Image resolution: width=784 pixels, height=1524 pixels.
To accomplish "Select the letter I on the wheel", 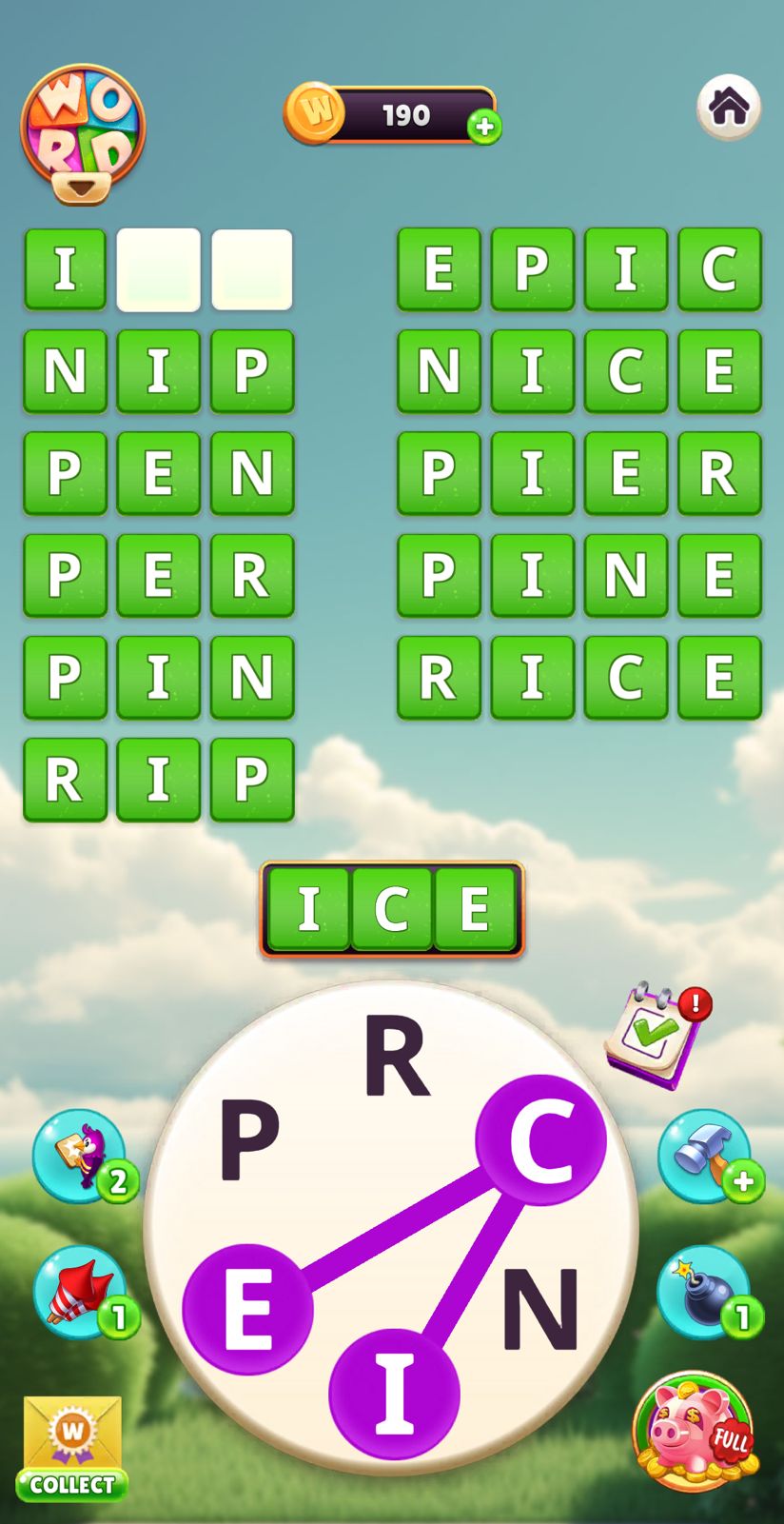I will click(x=394, y=1394).
